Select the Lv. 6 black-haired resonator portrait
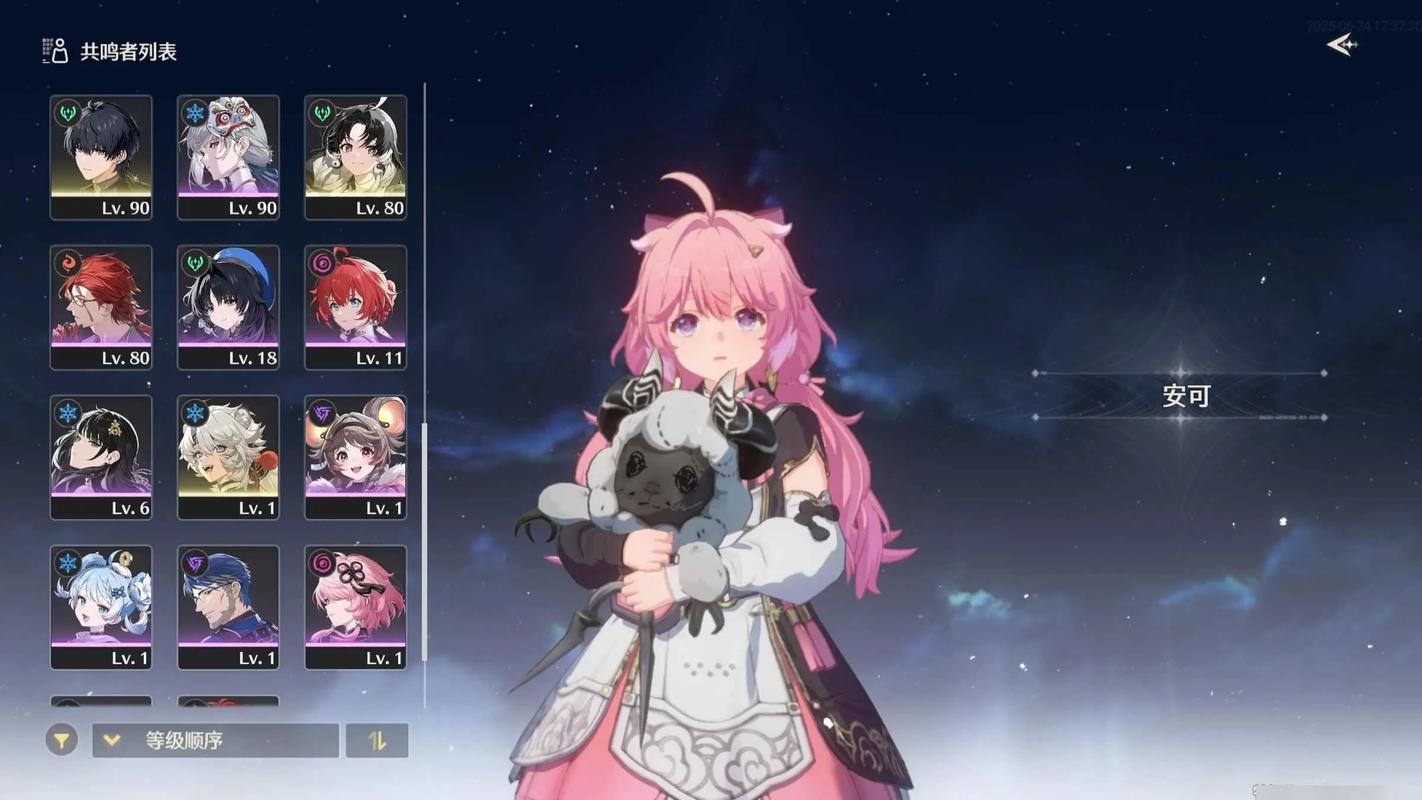Screen dimensions: 1422x800 101,457
